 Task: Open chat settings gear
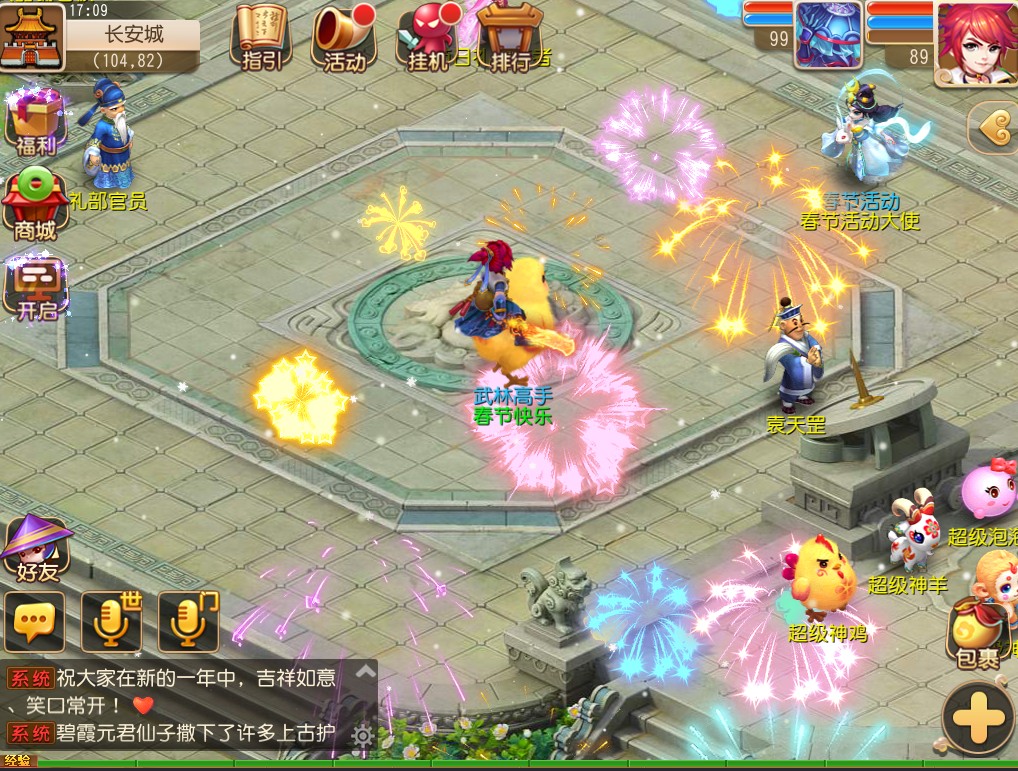click(x=362, y=737)
